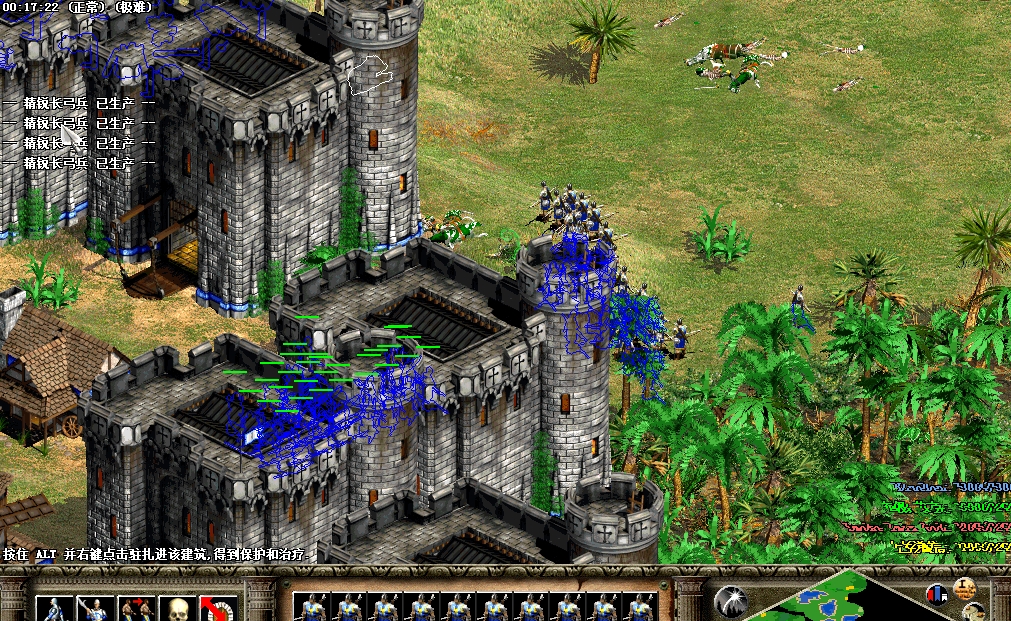Click the skull delete-unit icon
The height and width of the screenshot is (621, 1011).
[176, 609]
